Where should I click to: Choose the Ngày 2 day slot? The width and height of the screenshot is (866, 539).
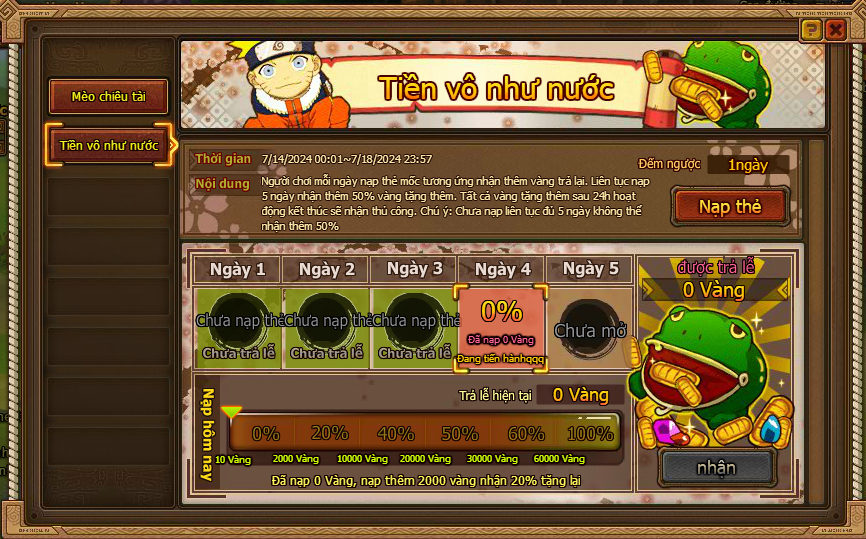click(x=327, y=325)
